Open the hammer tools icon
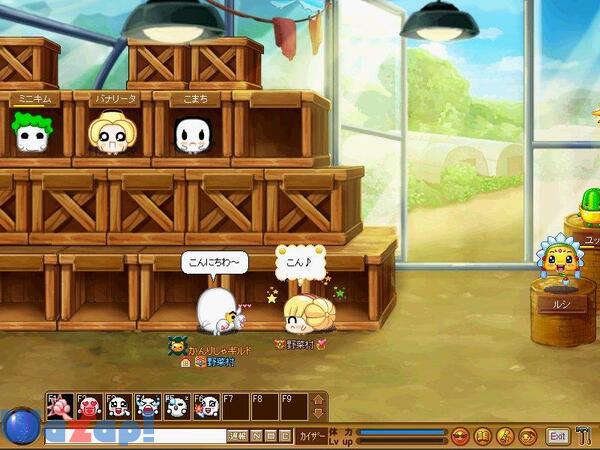The image size is (600, 450). tap(585, 436)
